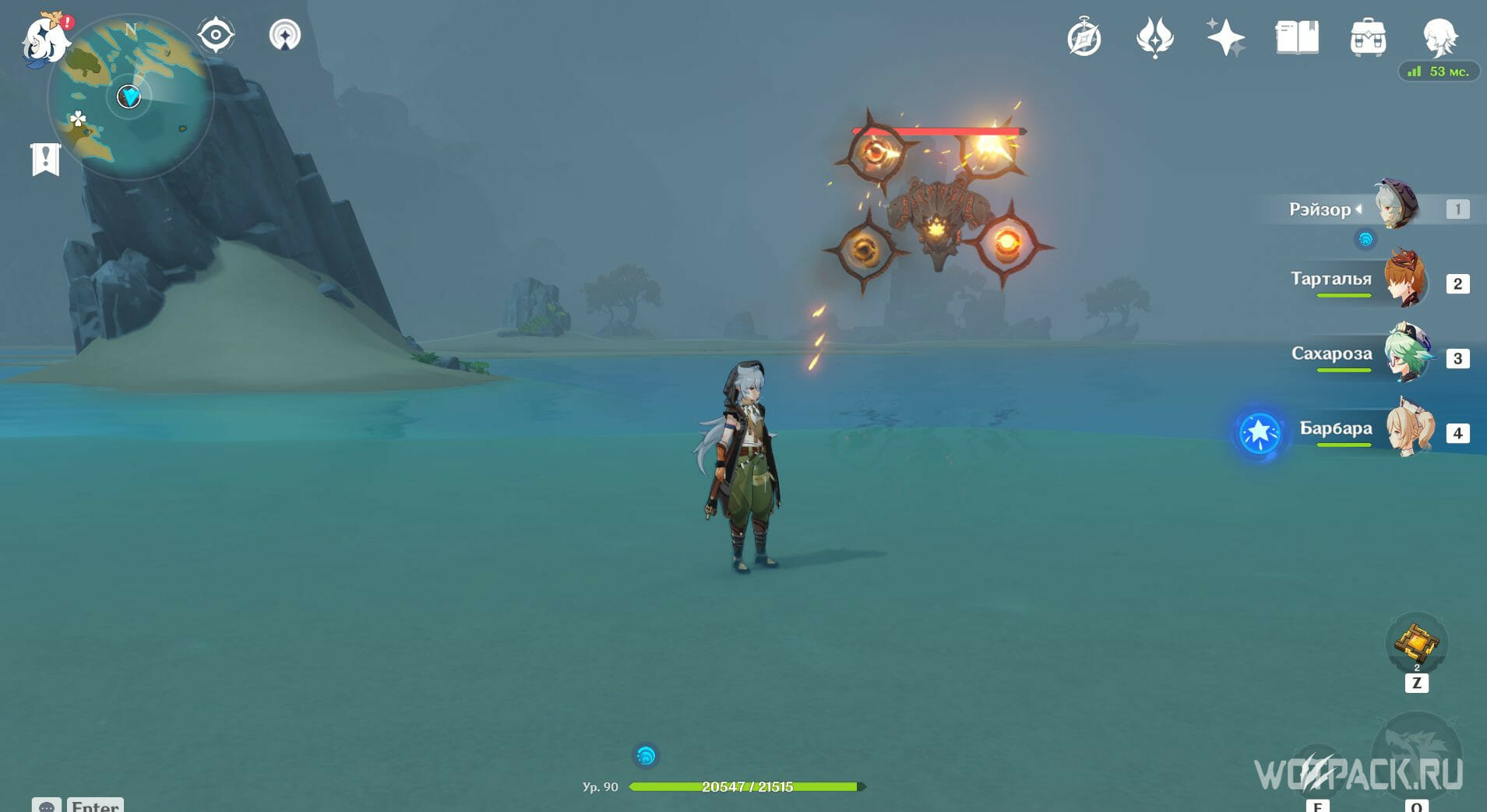Open the Events page winged icon
The height and width of the screenshot is (812, 1487).
click(1155, 37)
